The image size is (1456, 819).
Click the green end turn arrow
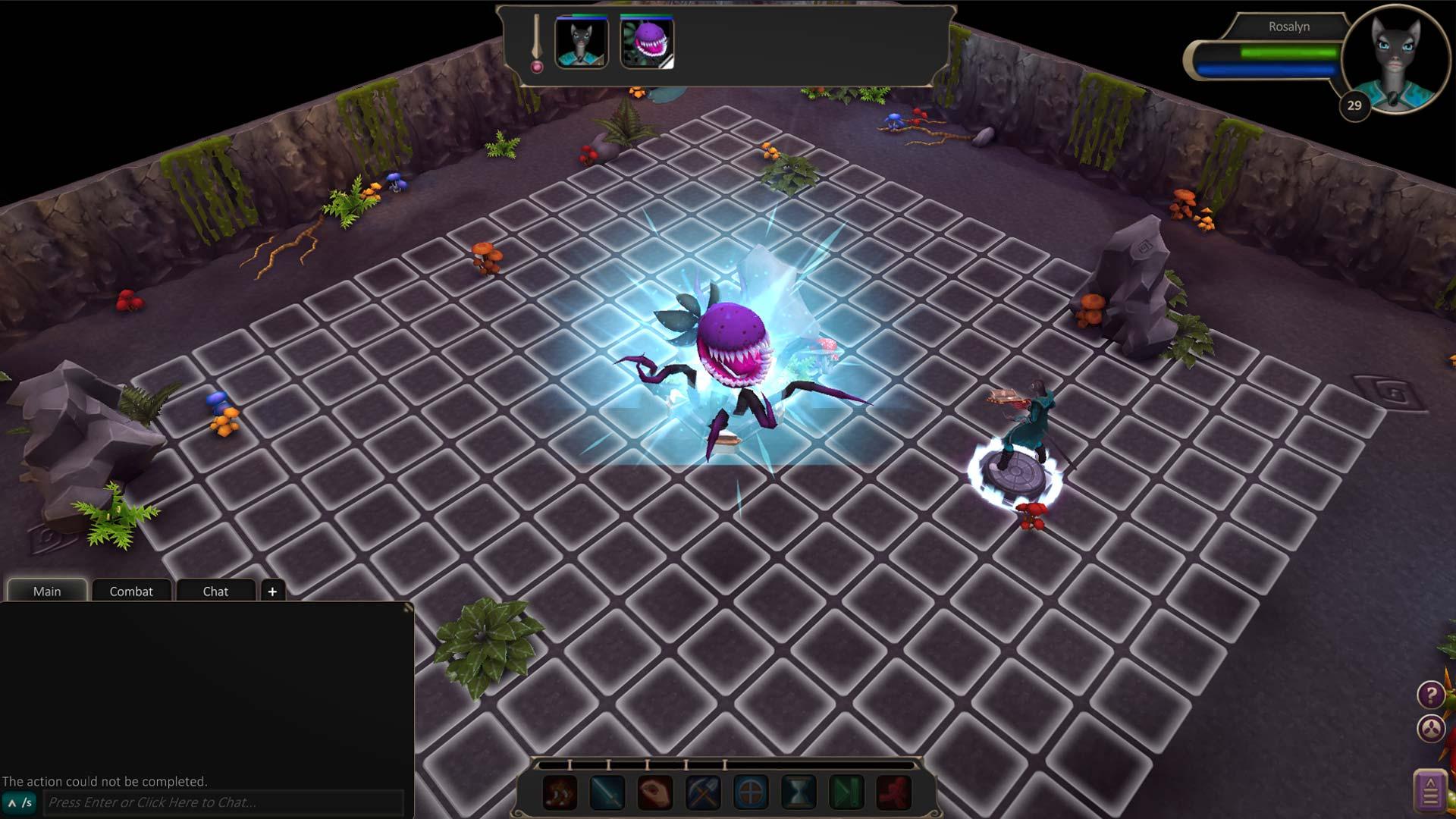point(846,793)
